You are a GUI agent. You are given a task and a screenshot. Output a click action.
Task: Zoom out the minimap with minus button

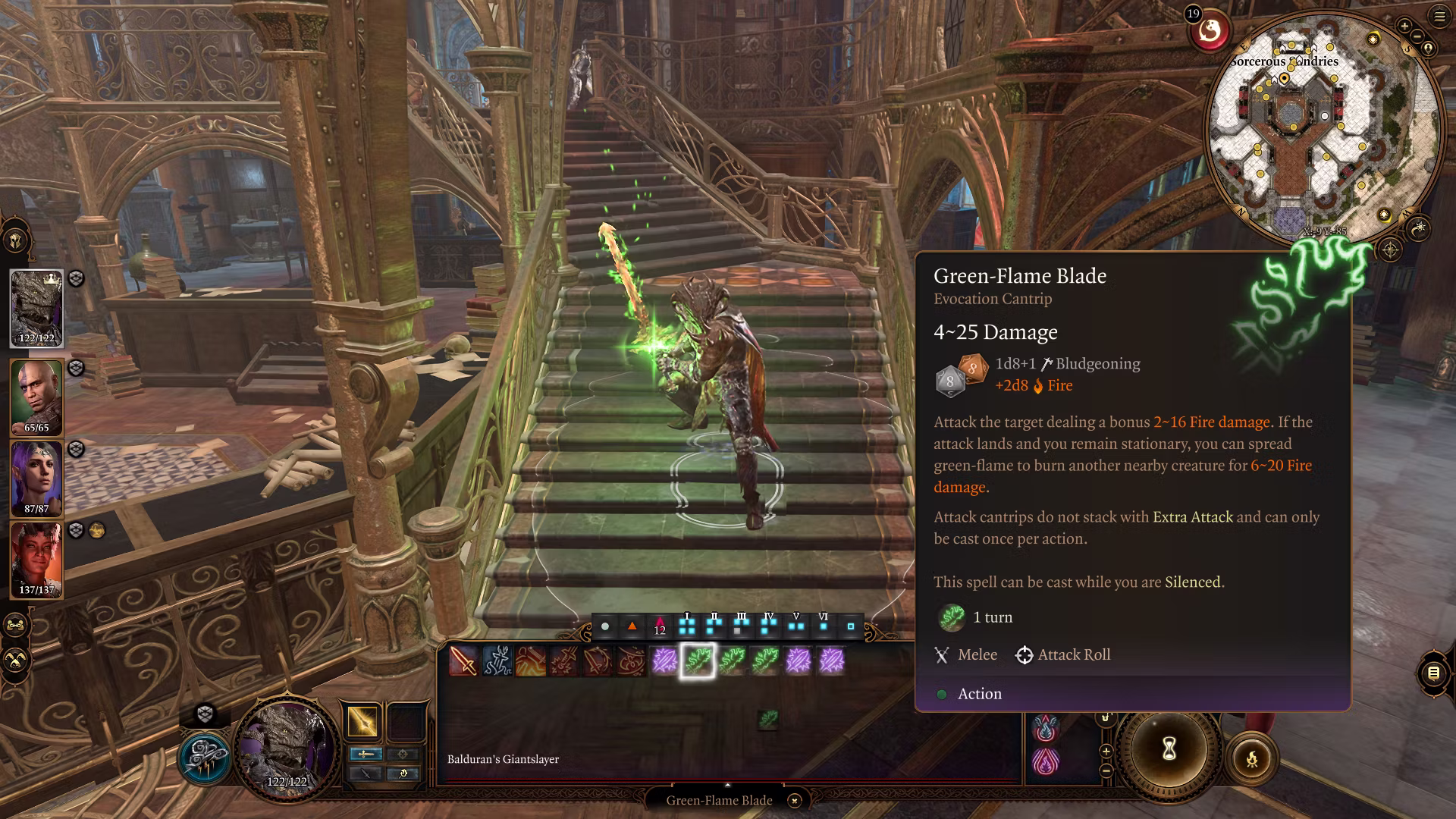pos(1417,36)
